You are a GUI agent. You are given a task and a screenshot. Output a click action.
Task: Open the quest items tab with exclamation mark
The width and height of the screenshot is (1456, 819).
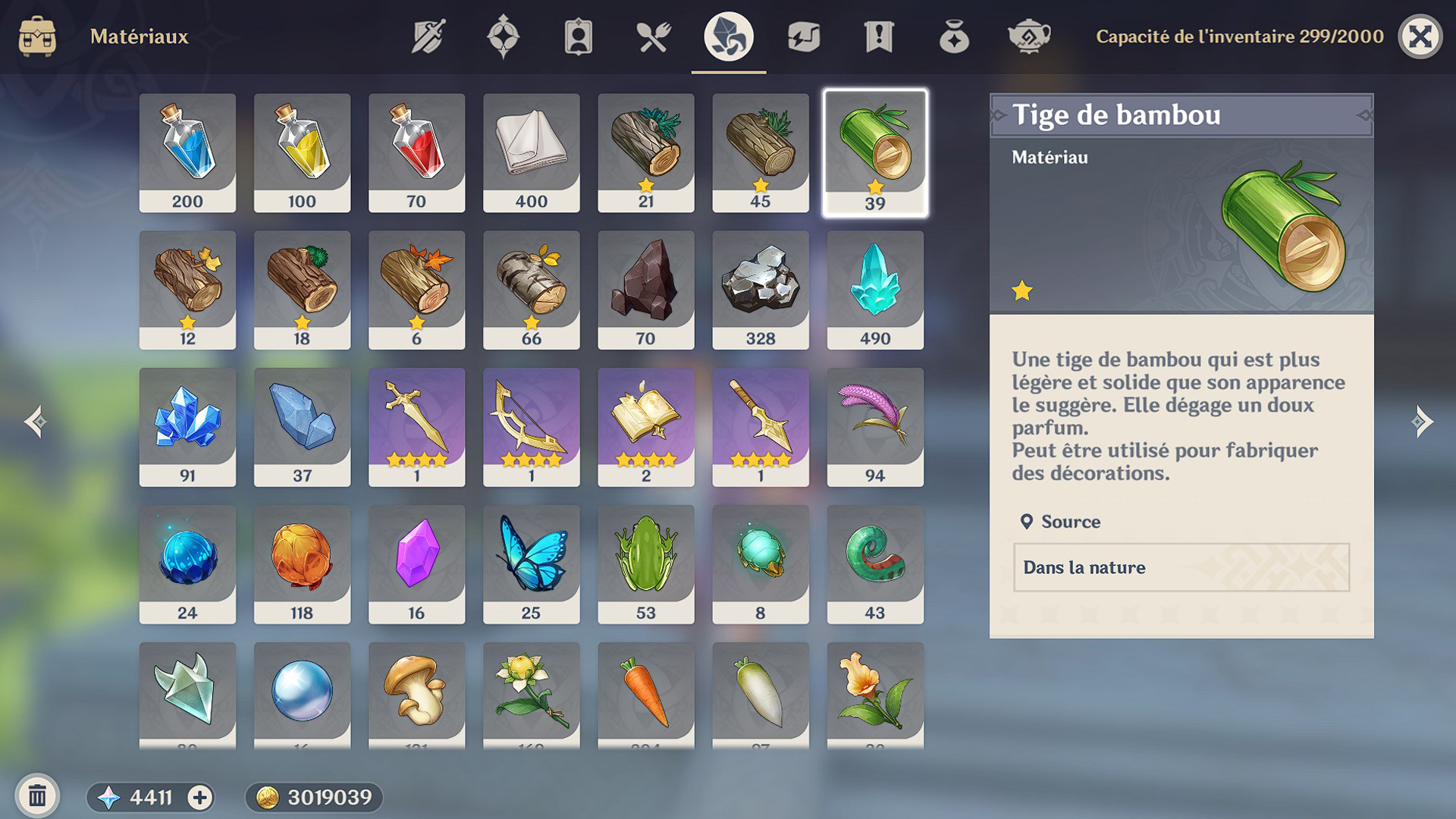click(x=878, y=36)
